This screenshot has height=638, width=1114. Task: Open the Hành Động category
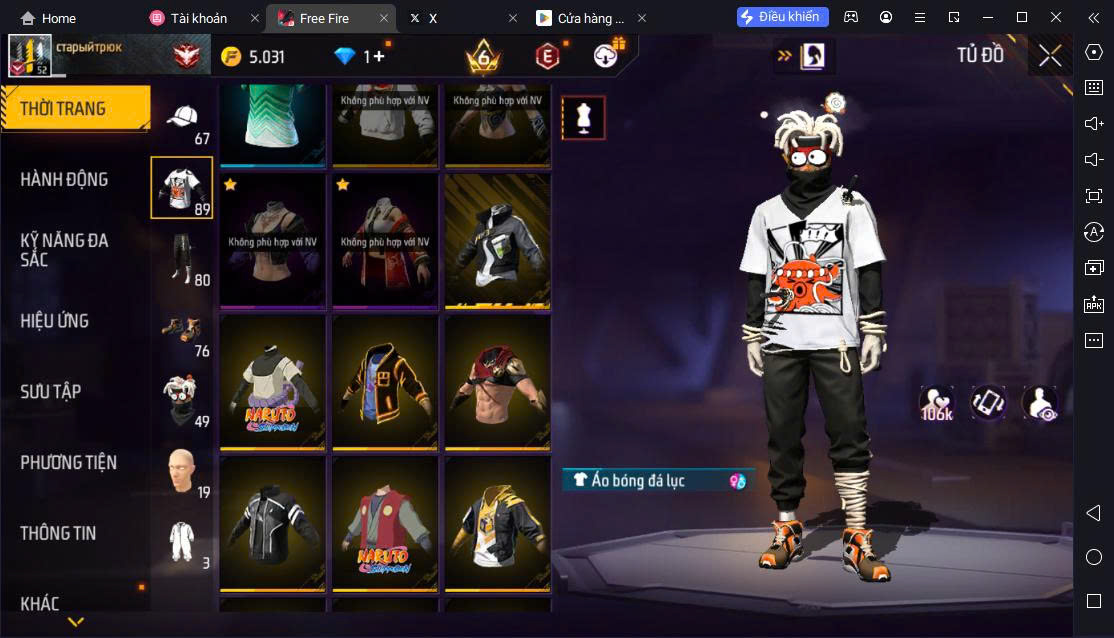click(x=65, y=179)
